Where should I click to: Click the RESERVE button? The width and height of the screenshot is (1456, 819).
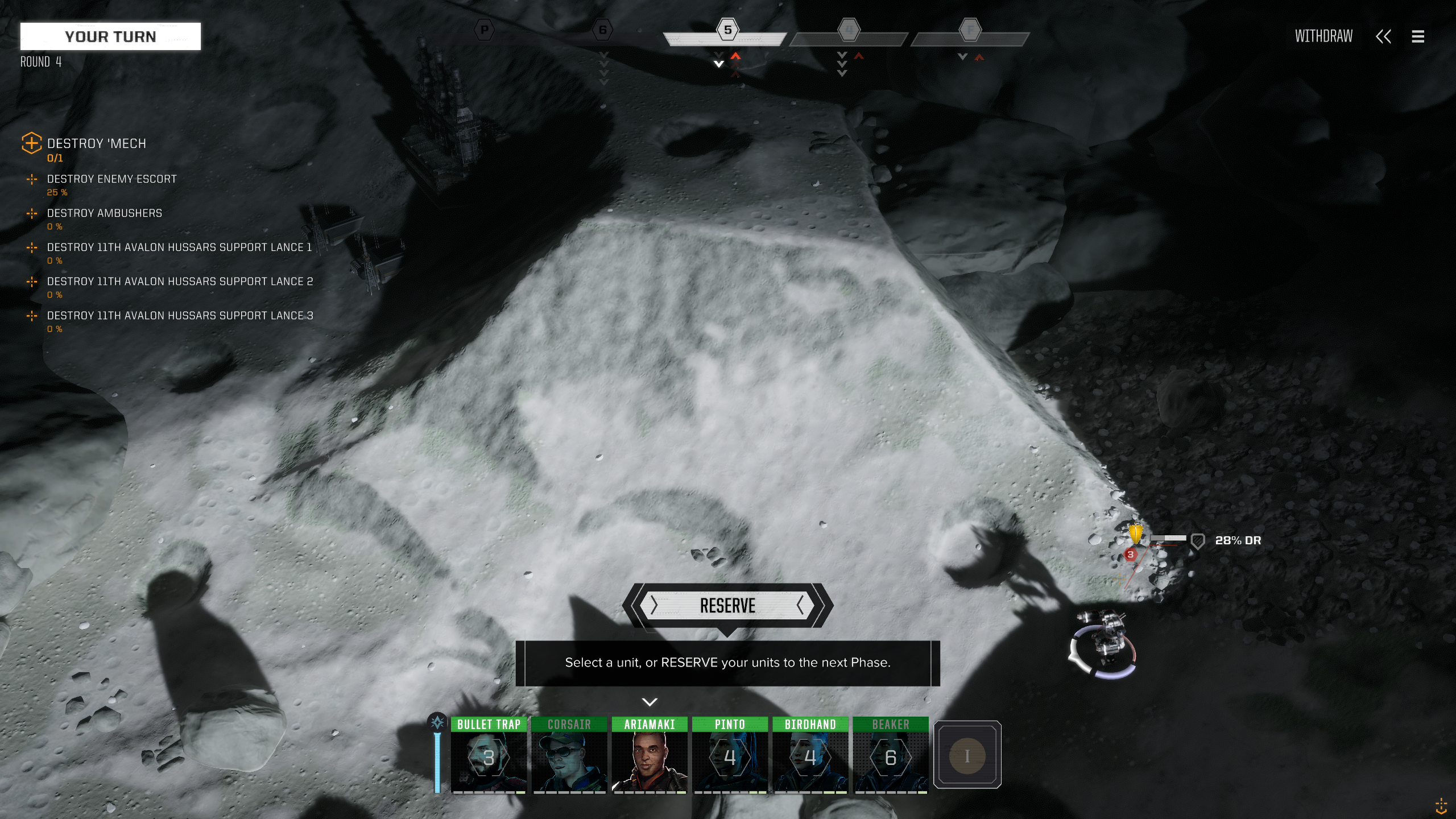727,606
